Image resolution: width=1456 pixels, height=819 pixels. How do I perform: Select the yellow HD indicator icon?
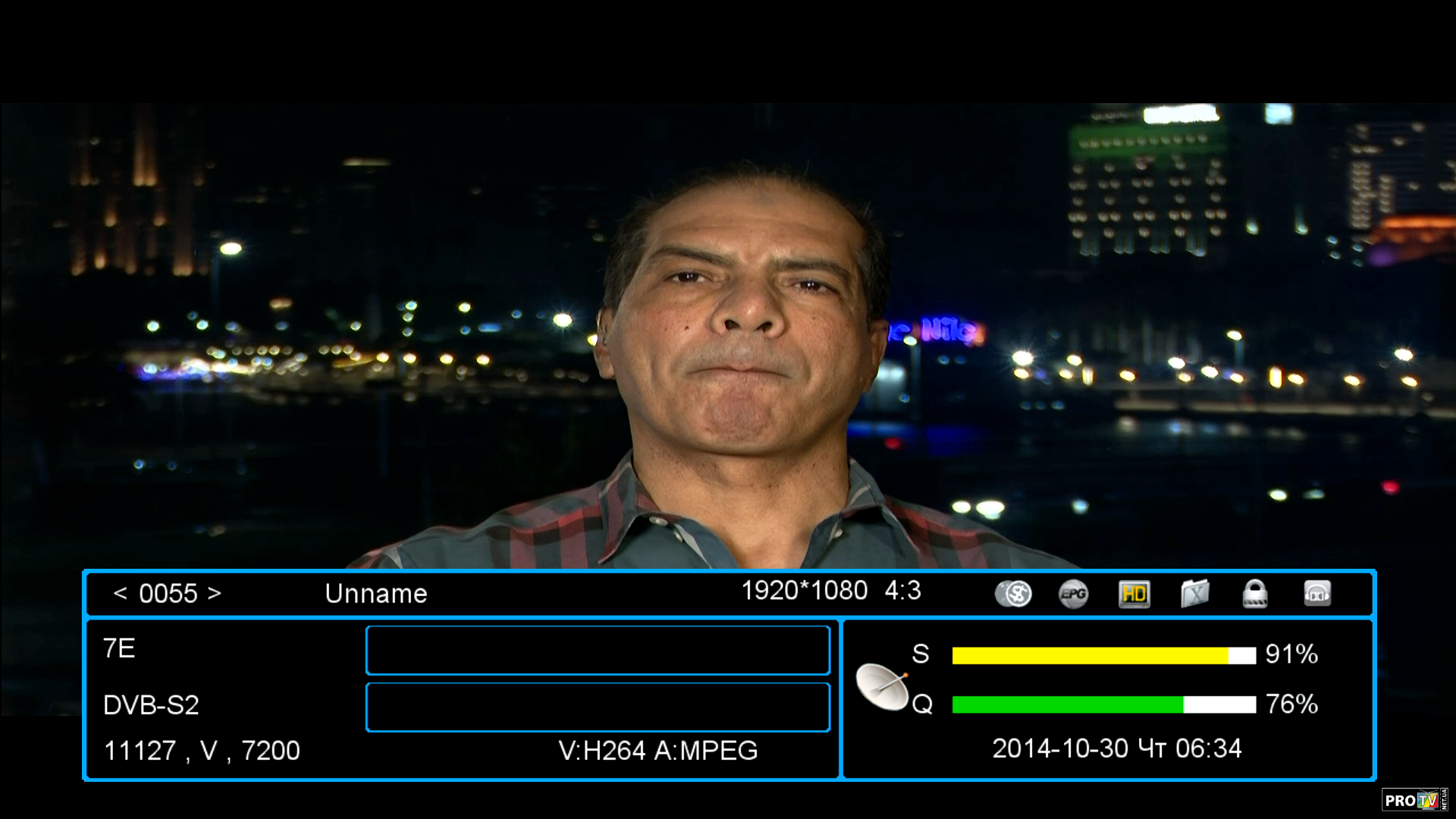click(1134, 594)
